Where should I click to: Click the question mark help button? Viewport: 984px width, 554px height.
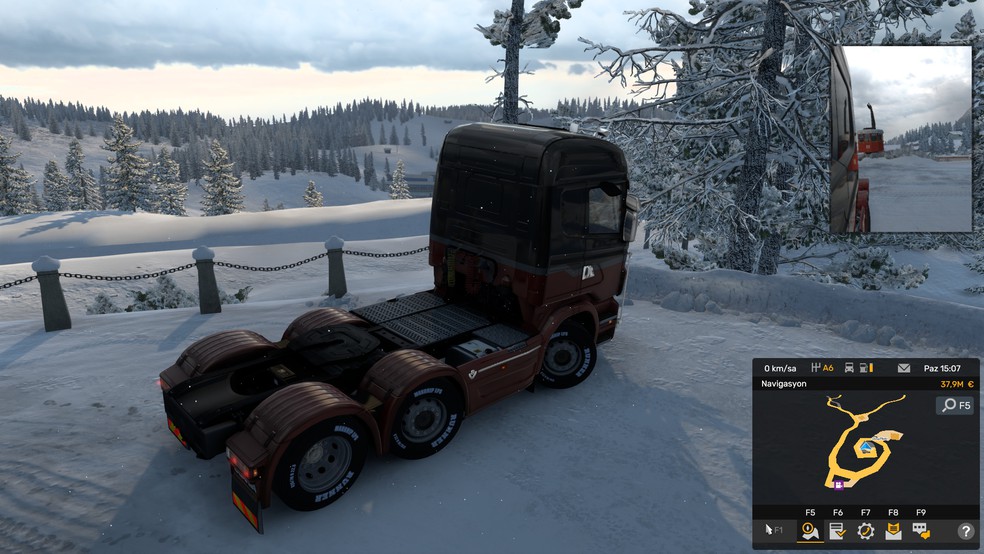(965, 531)
